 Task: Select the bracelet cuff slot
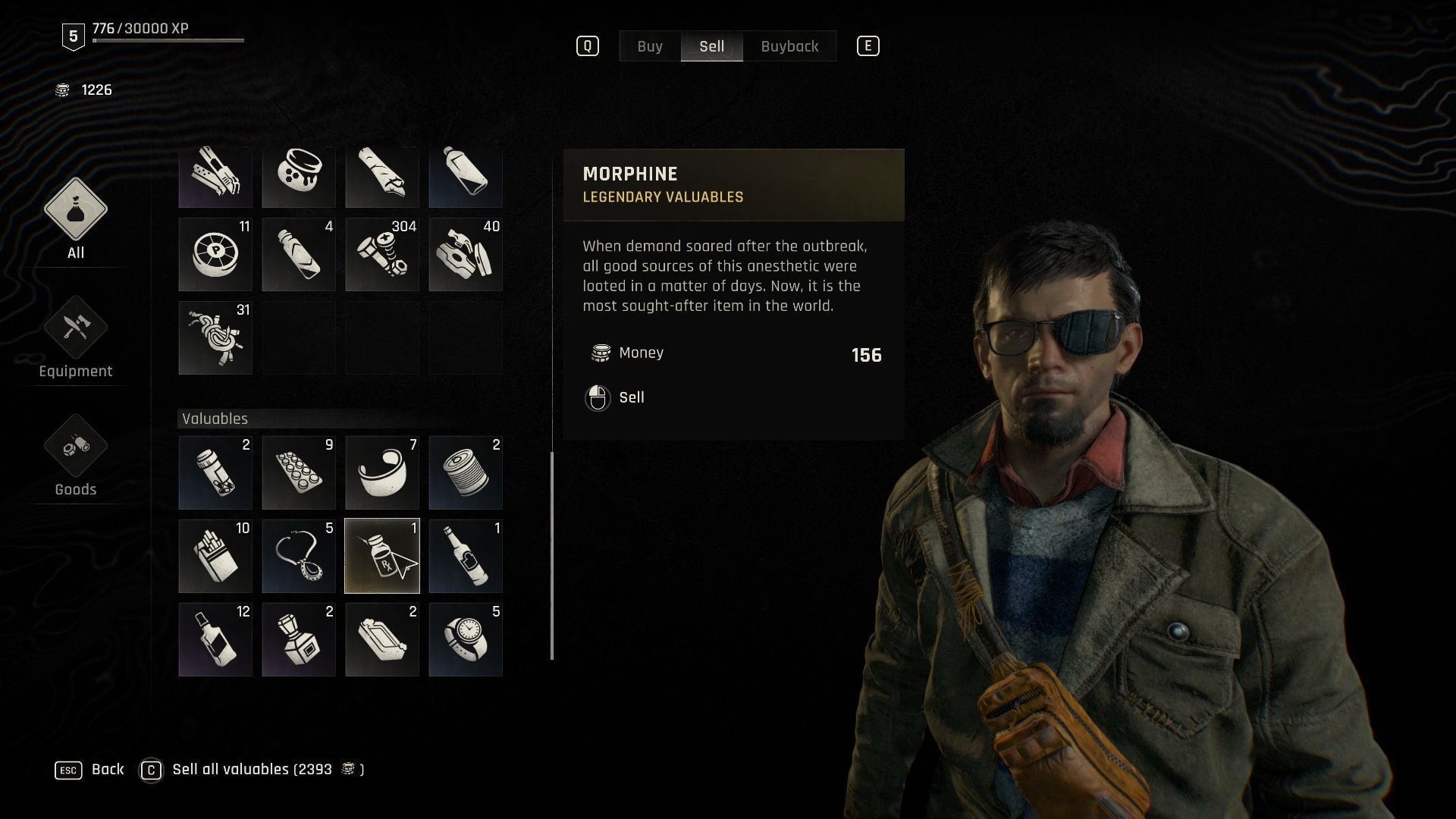[382, 472]
